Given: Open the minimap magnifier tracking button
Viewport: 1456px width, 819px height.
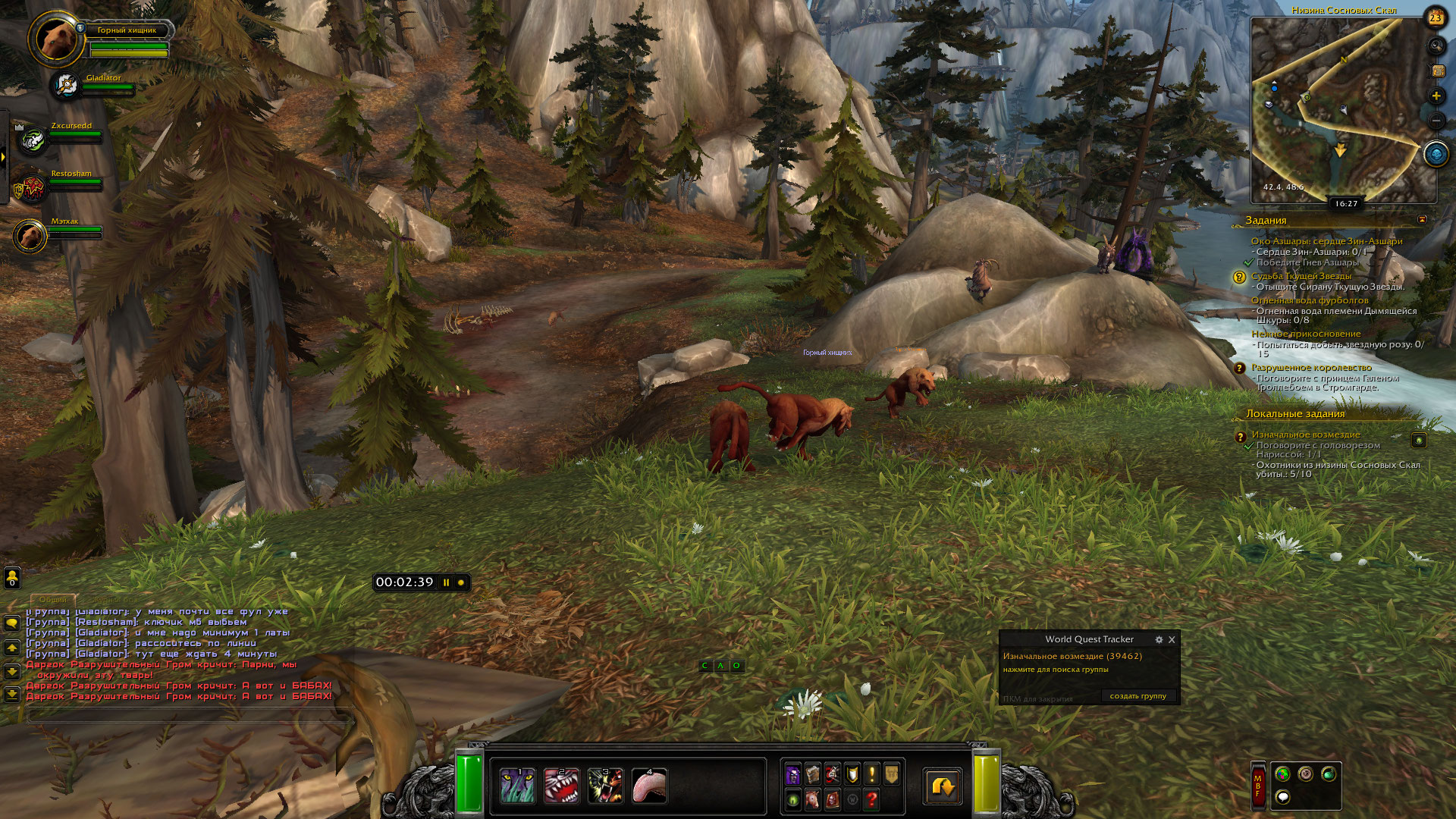Looking at the screenshot, I should [1436, 46].
